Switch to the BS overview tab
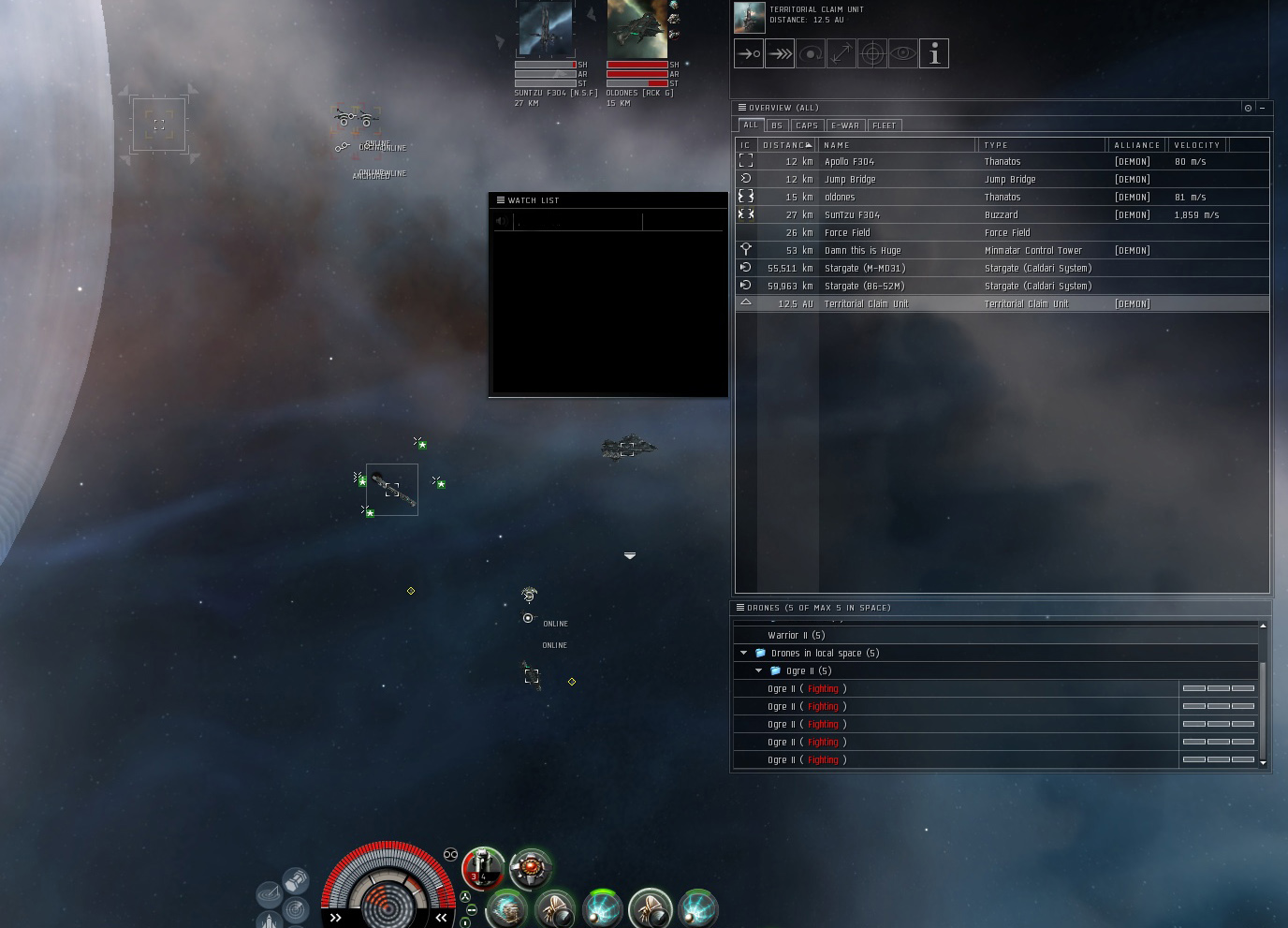1288x928 pixels. click(x=777, y=125)
